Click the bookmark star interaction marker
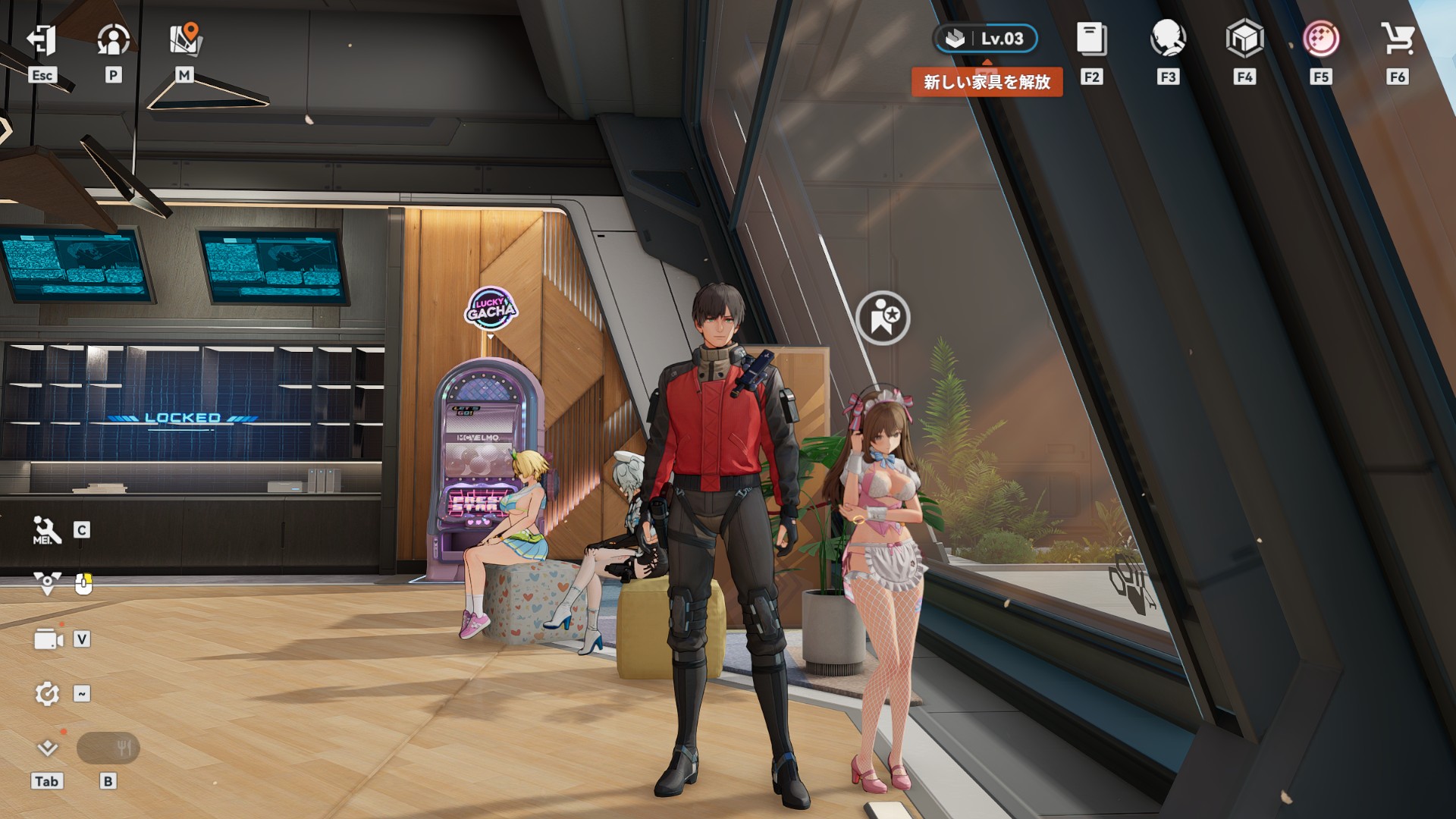The height and width of the screenshot is (819, 1456). pos(883,318)
